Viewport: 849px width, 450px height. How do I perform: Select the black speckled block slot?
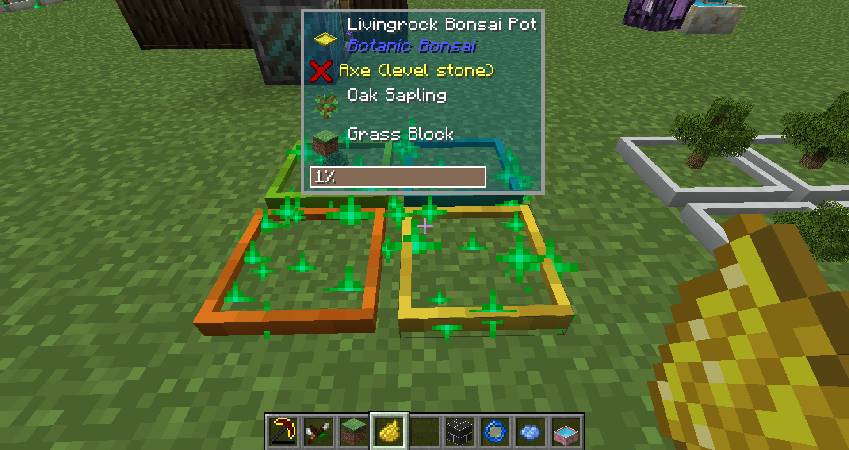coord(459,431)
